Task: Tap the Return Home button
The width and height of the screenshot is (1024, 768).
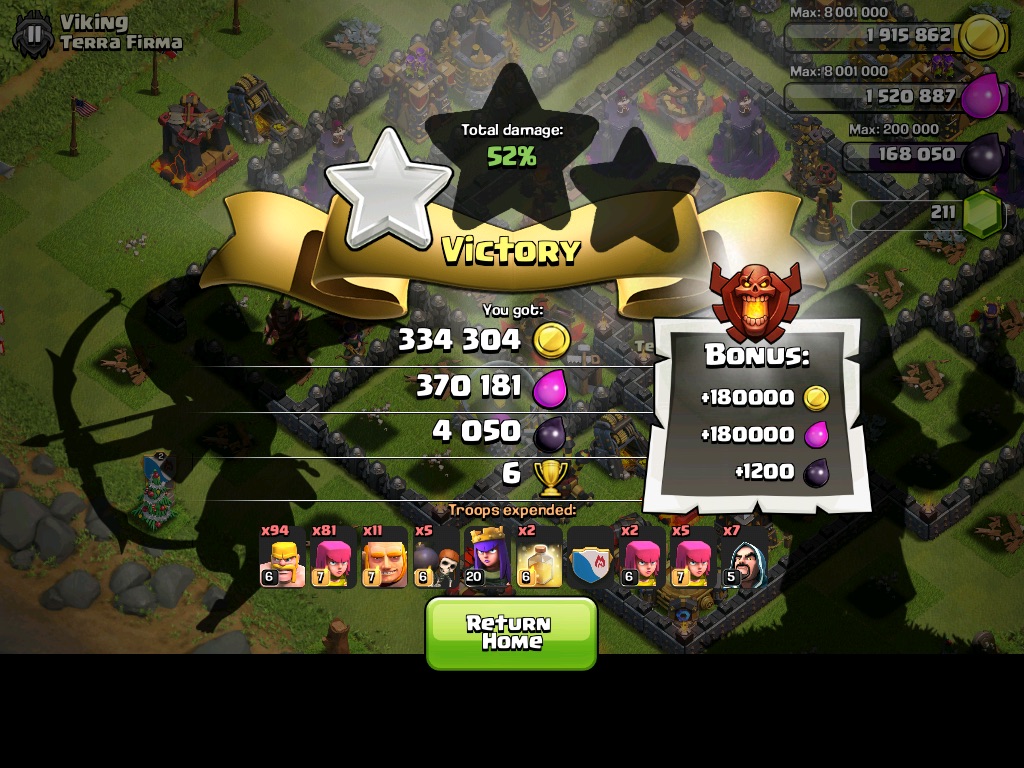Action: (510, 632)
